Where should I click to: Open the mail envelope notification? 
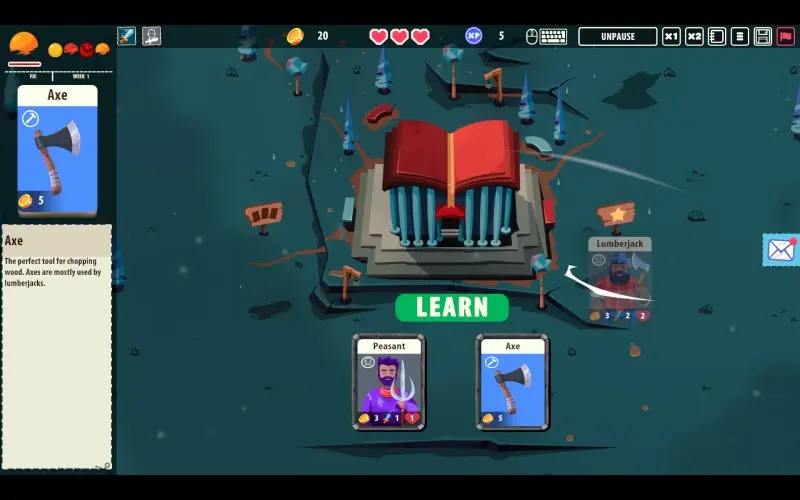[780, 250]
